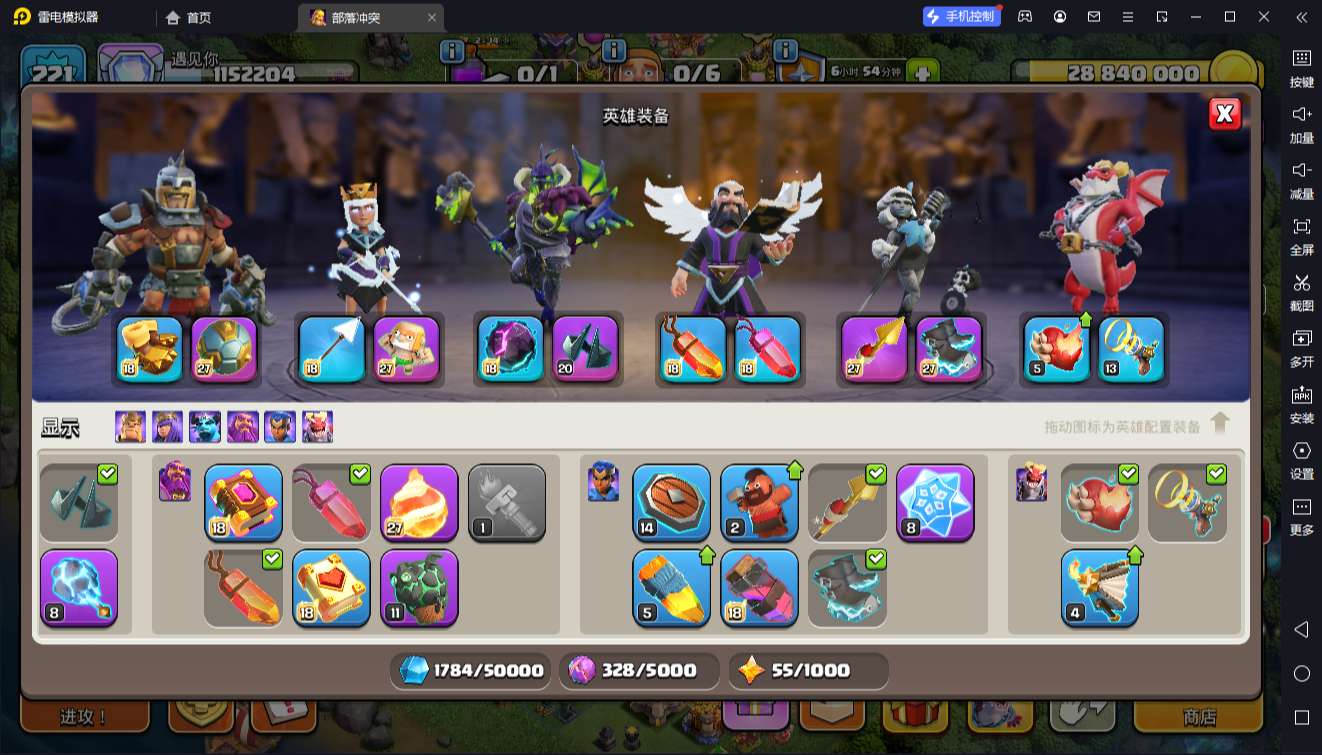Screen dimensions: 1322x755
Task: Select the Grand Warden's red gem slot
Action: 768,350
